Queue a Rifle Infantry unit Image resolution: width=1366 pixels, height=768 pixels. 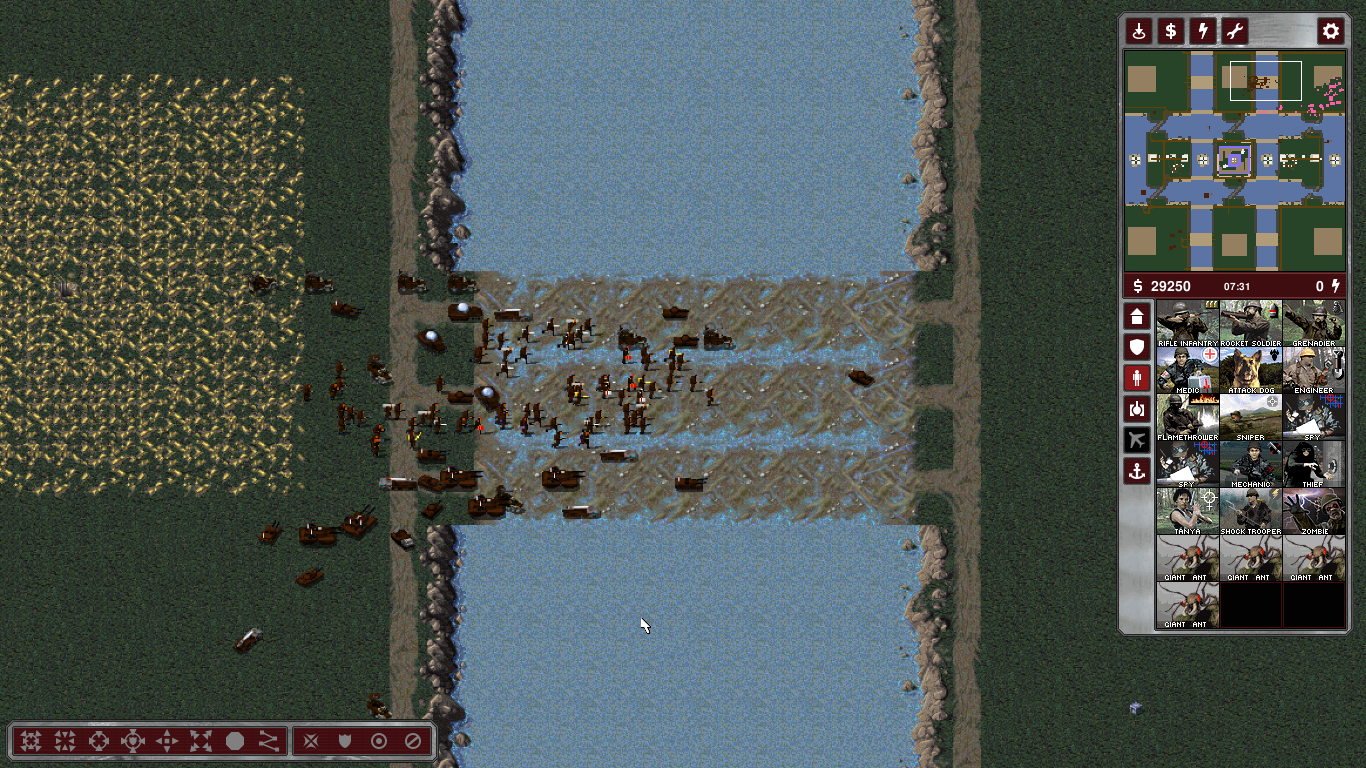click(x=1187, y=323)
